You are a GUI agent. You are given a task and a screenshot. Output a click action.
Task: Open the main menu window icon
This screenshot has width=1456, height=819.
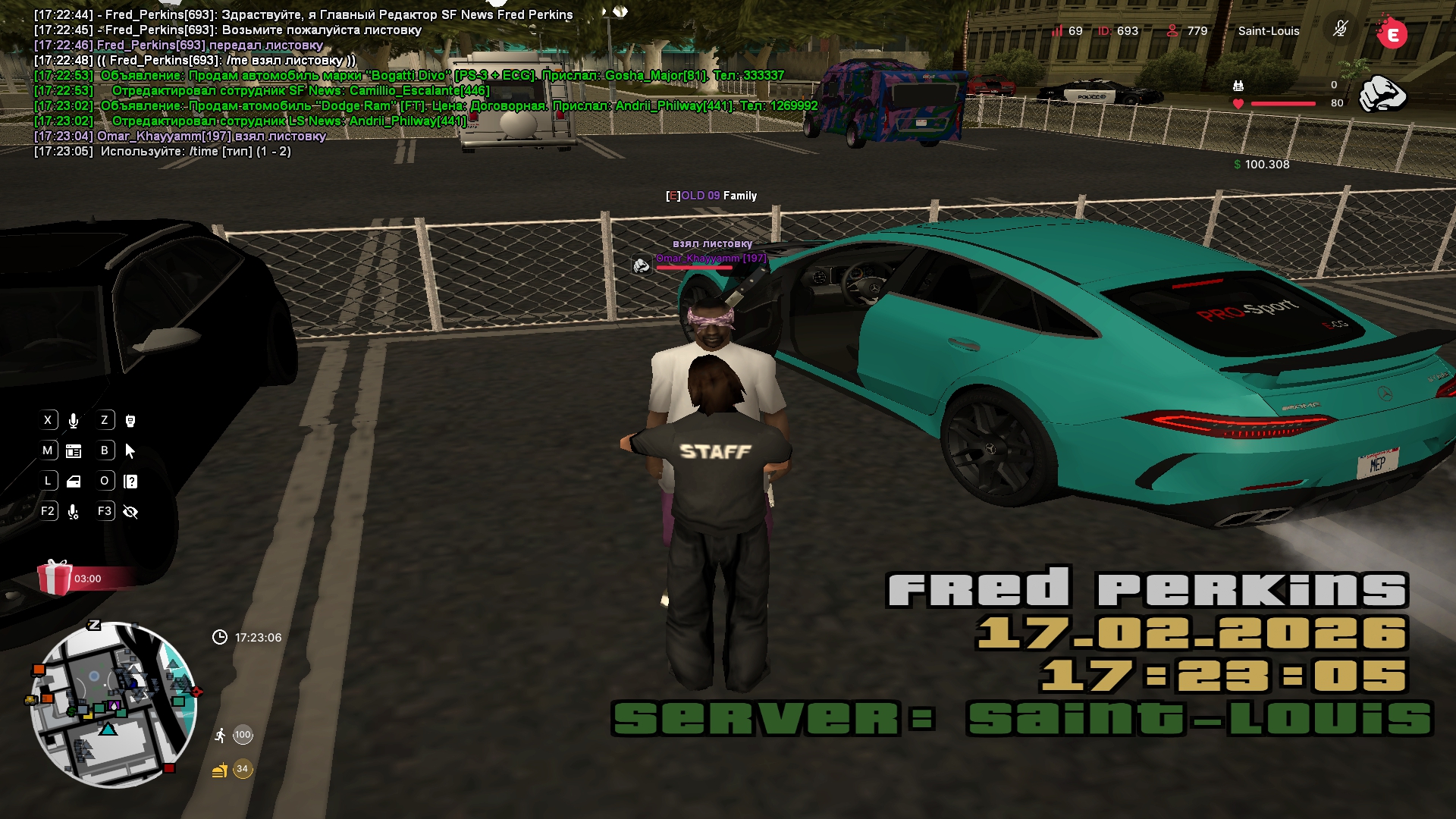click(x=74, y=451)
